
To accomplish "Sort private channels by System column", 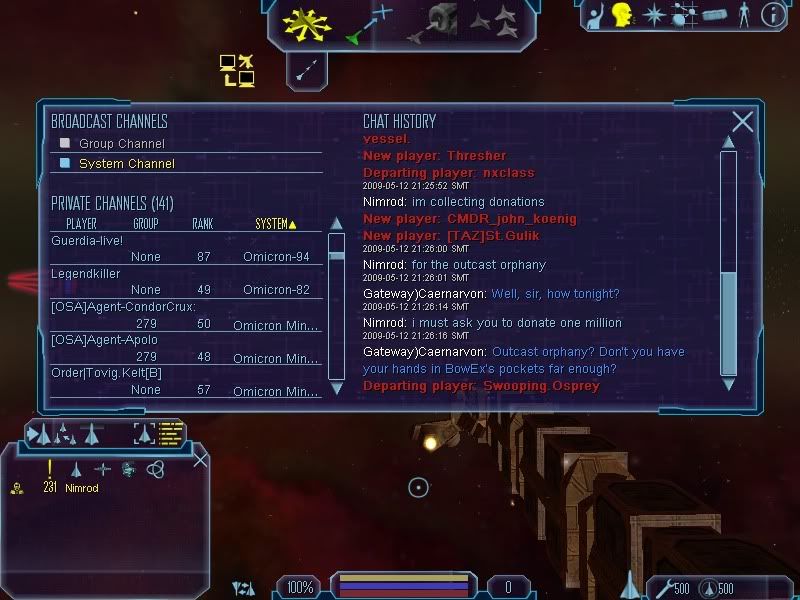I will (x=275, y=224).
